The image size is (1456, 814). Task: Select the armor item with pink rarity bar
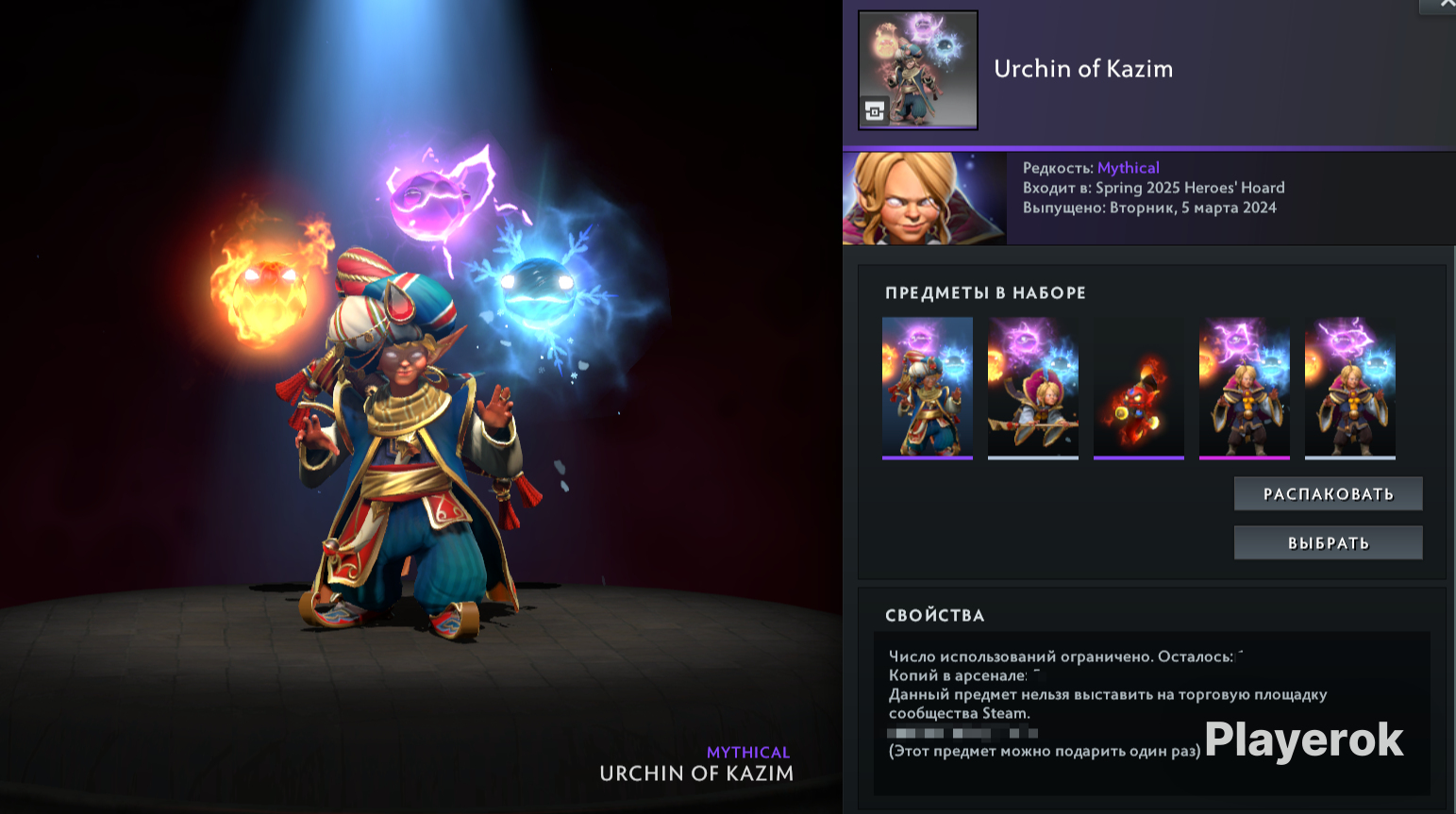click(x=1245, y=385)
